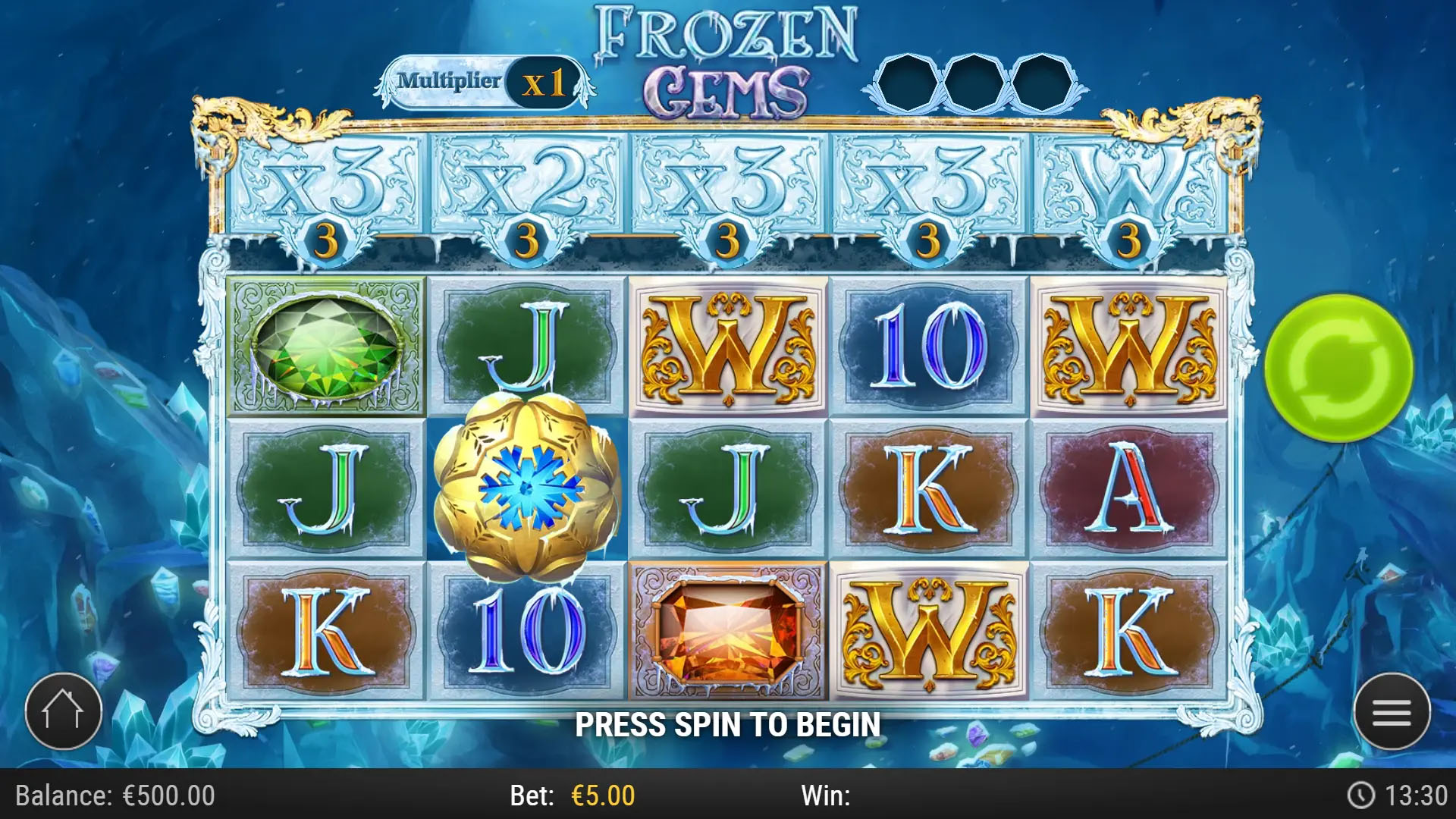Click the gold 3 counter under reel three
The width and height of the screenshot is (1456, 819).
click(728, 241)
